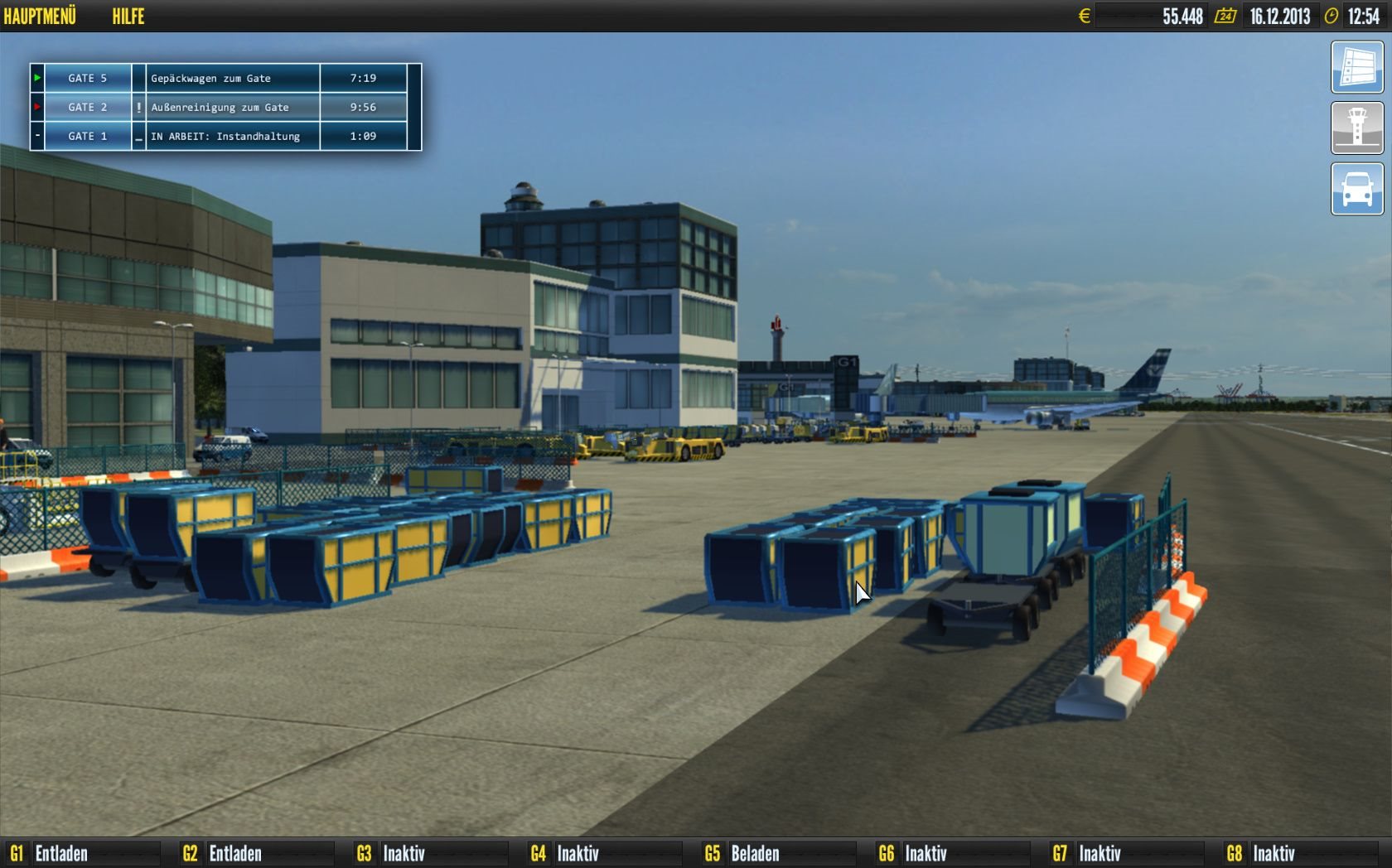Screen dimensions: 1392x868
Task: Open the control tower view icon
Action: (x=1356, y=128)
